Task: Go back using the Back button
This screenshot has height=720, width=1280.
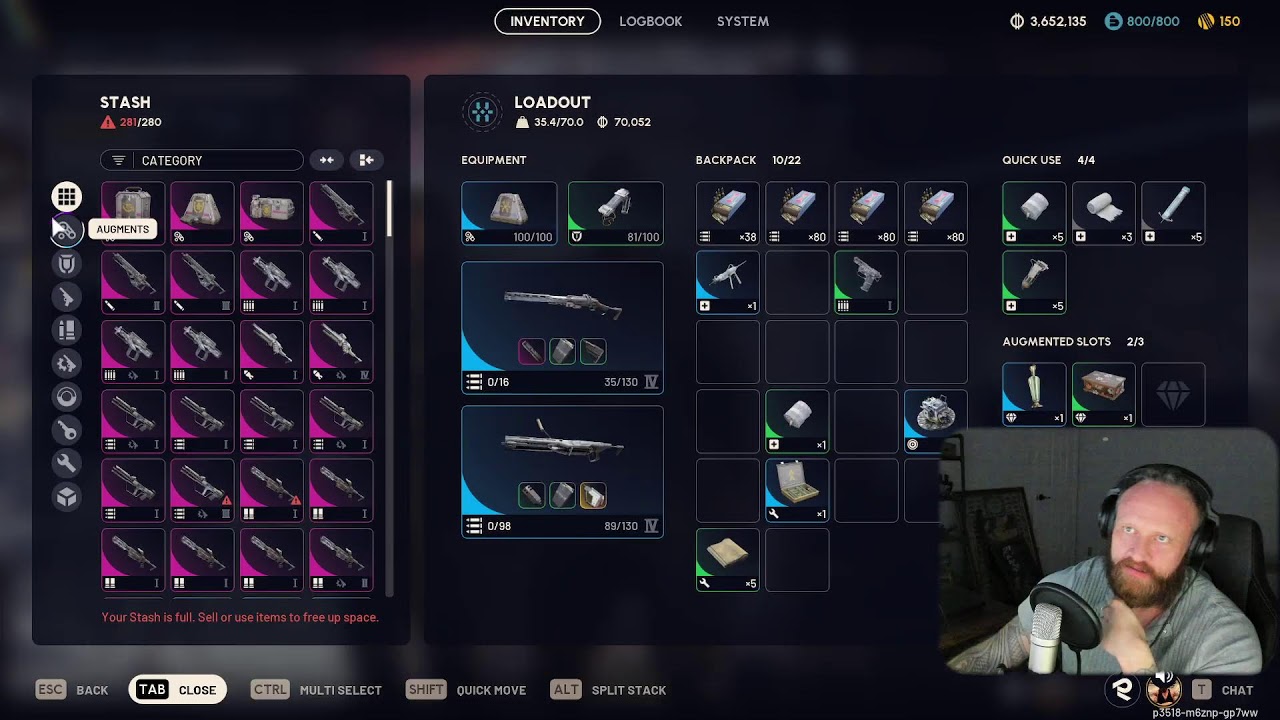Action: 72,690
